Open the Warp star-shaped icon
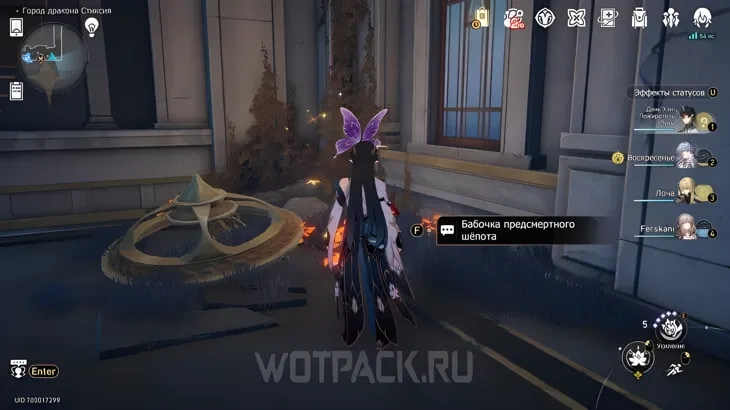730x410 pixels. point(576,18)
